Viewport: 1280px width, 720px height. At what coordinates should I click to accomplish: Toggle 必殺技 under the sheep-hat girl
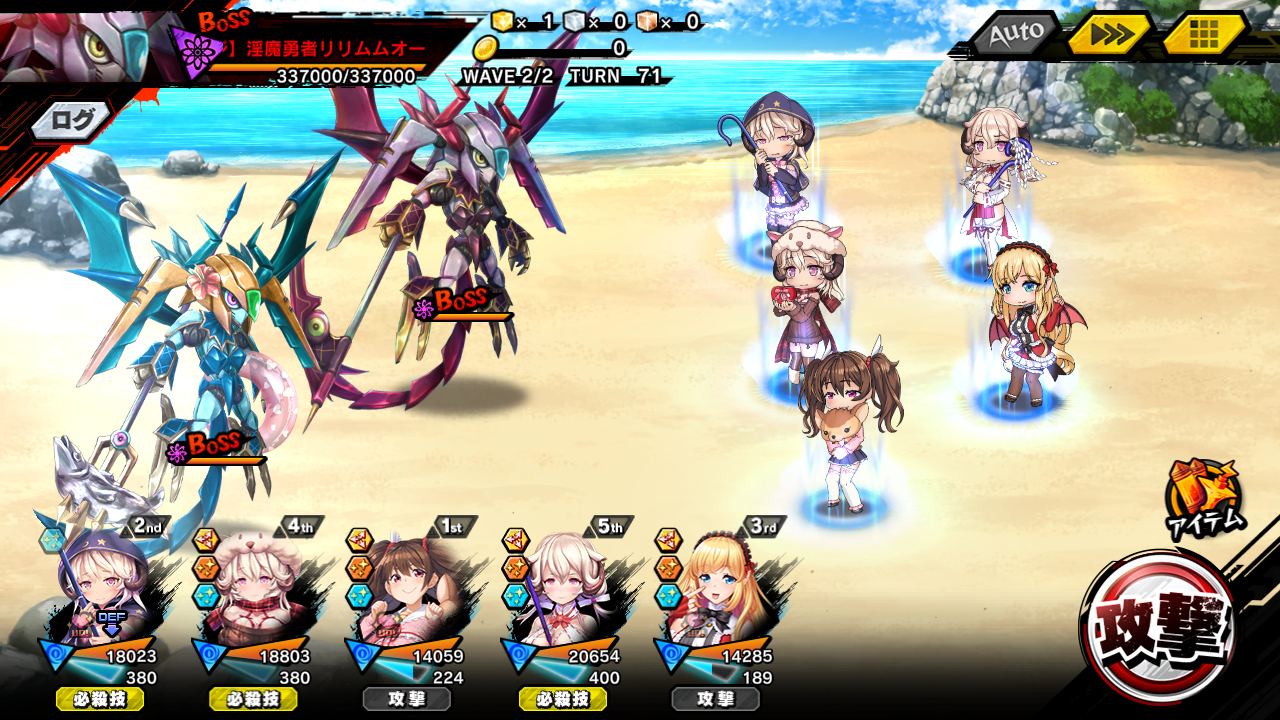(x=253, y=699)
